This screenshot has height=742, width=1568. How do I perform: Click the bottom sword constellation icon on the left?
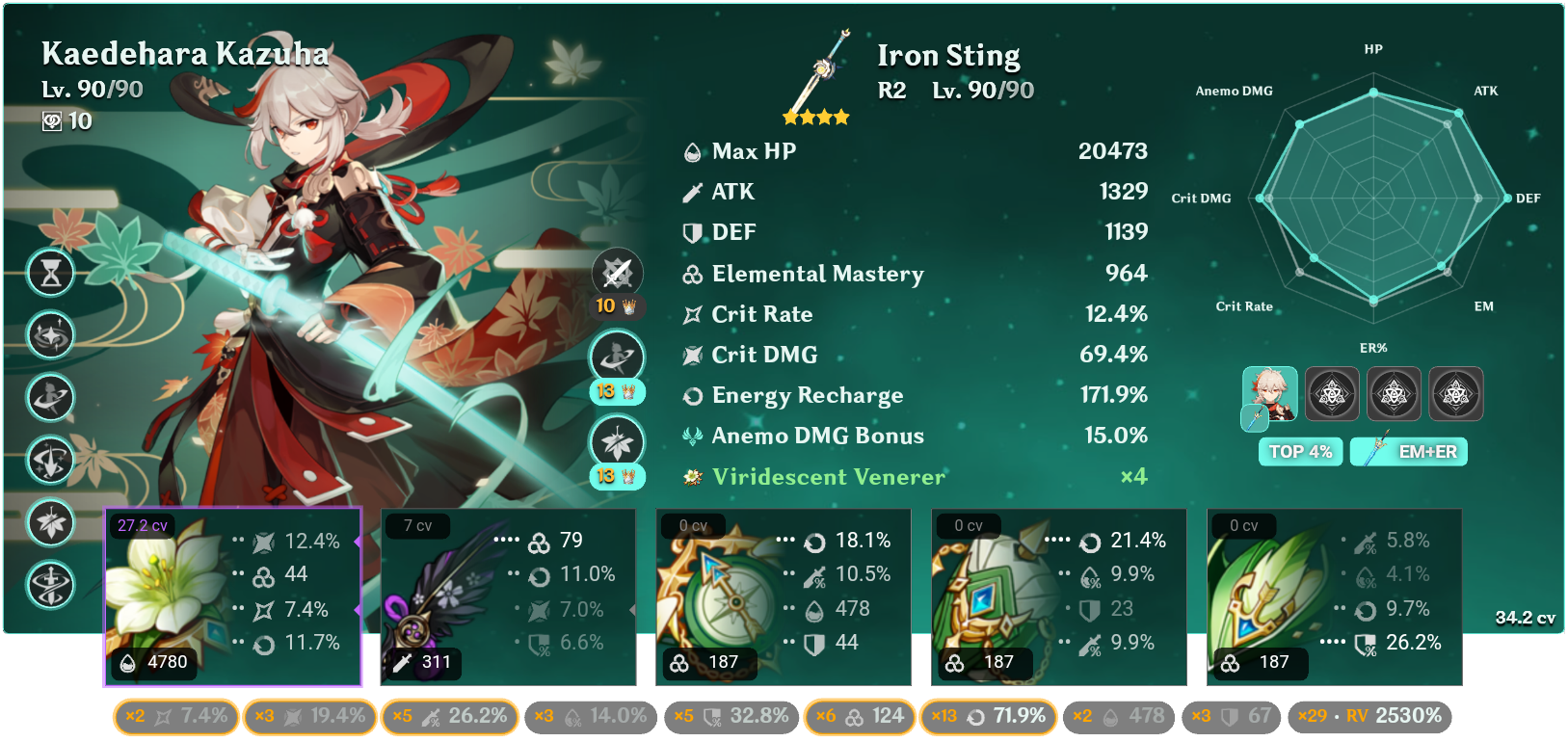click(x=50, y=585)
